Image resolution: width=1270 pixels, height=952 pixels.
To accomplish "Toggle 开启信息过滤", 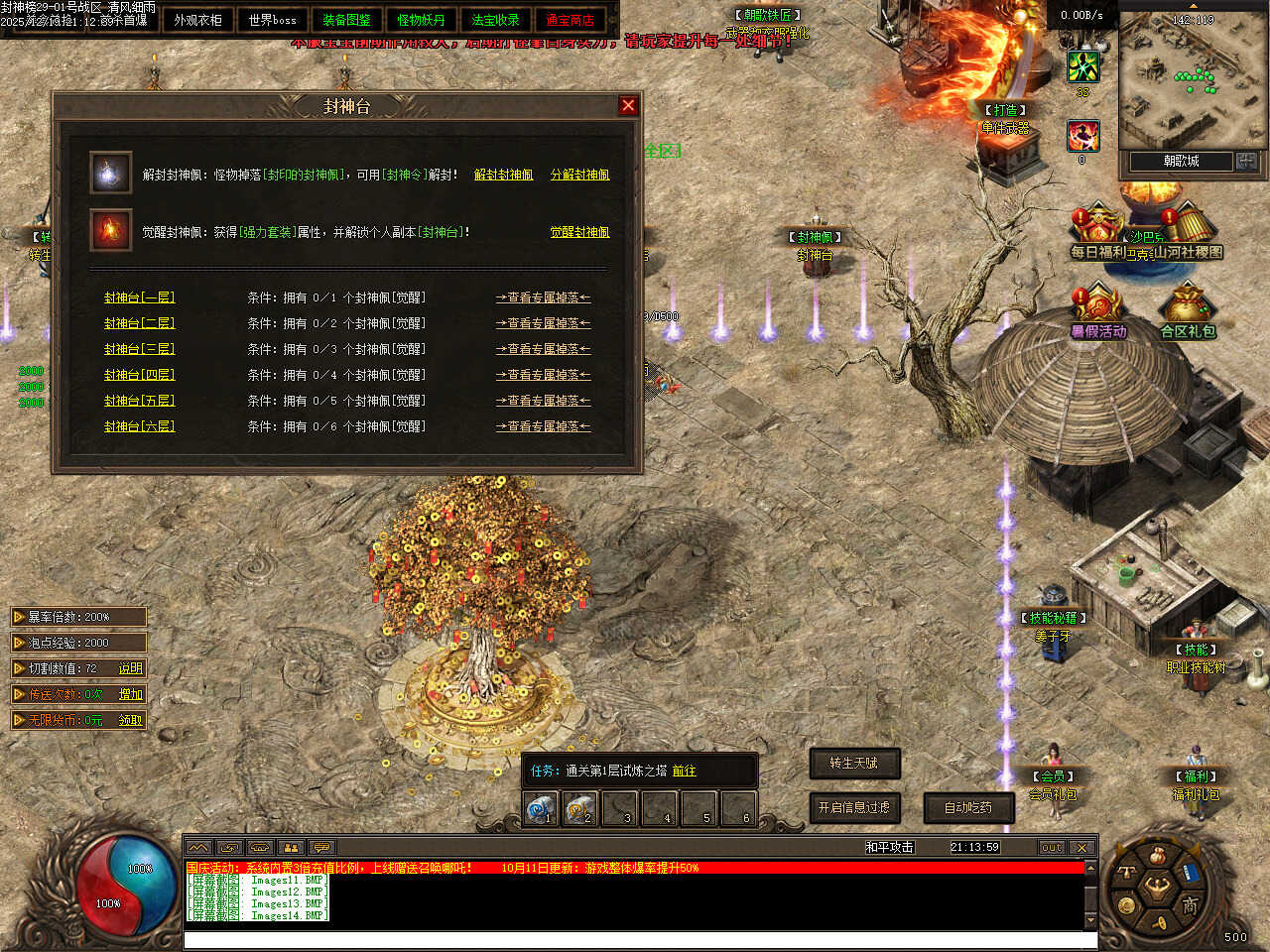I will click(x=854, y=807).
